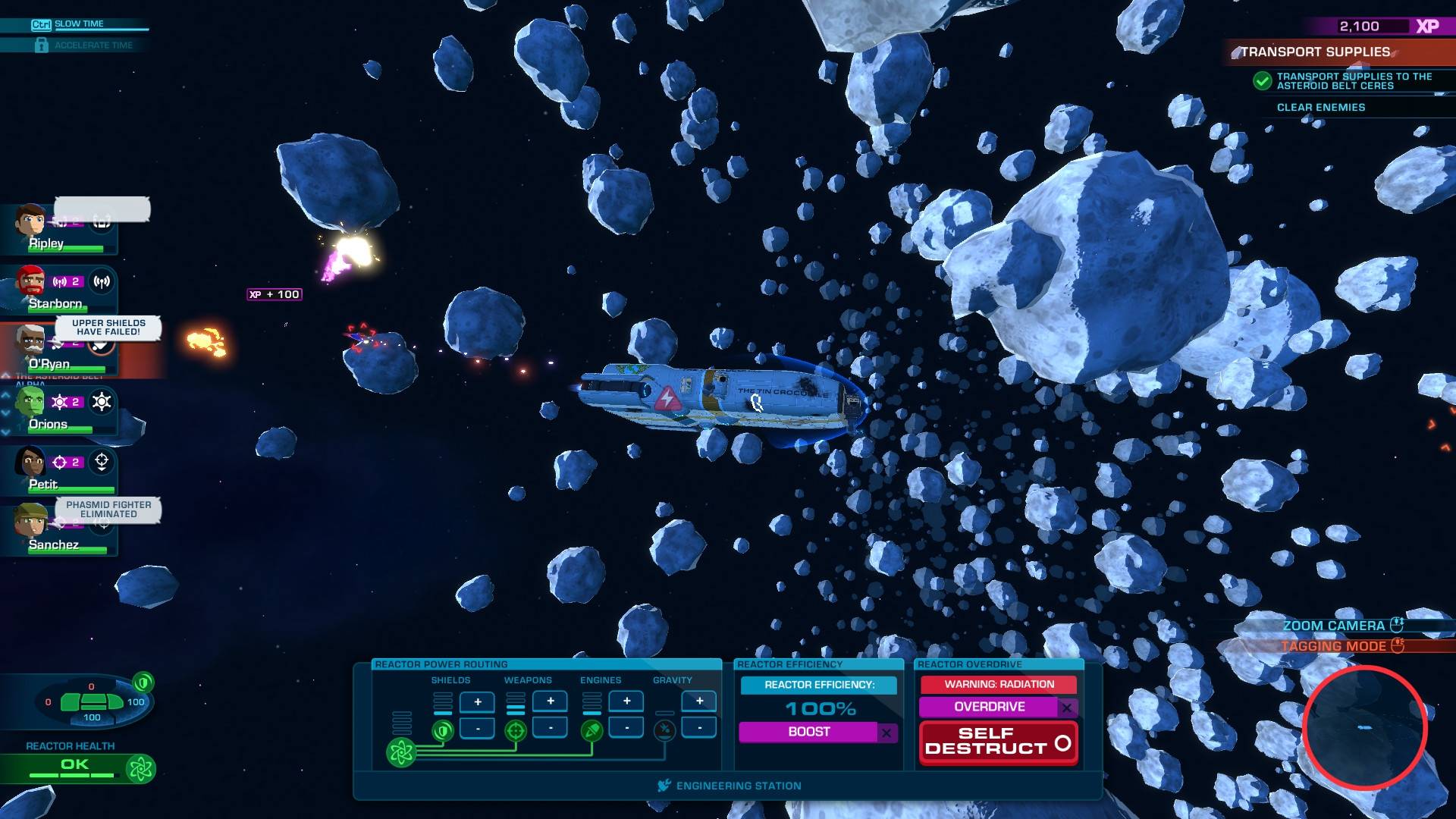Activate the reactor Boost button
1456x819 pixels.
pyautogui.click(x=808, y=732)
